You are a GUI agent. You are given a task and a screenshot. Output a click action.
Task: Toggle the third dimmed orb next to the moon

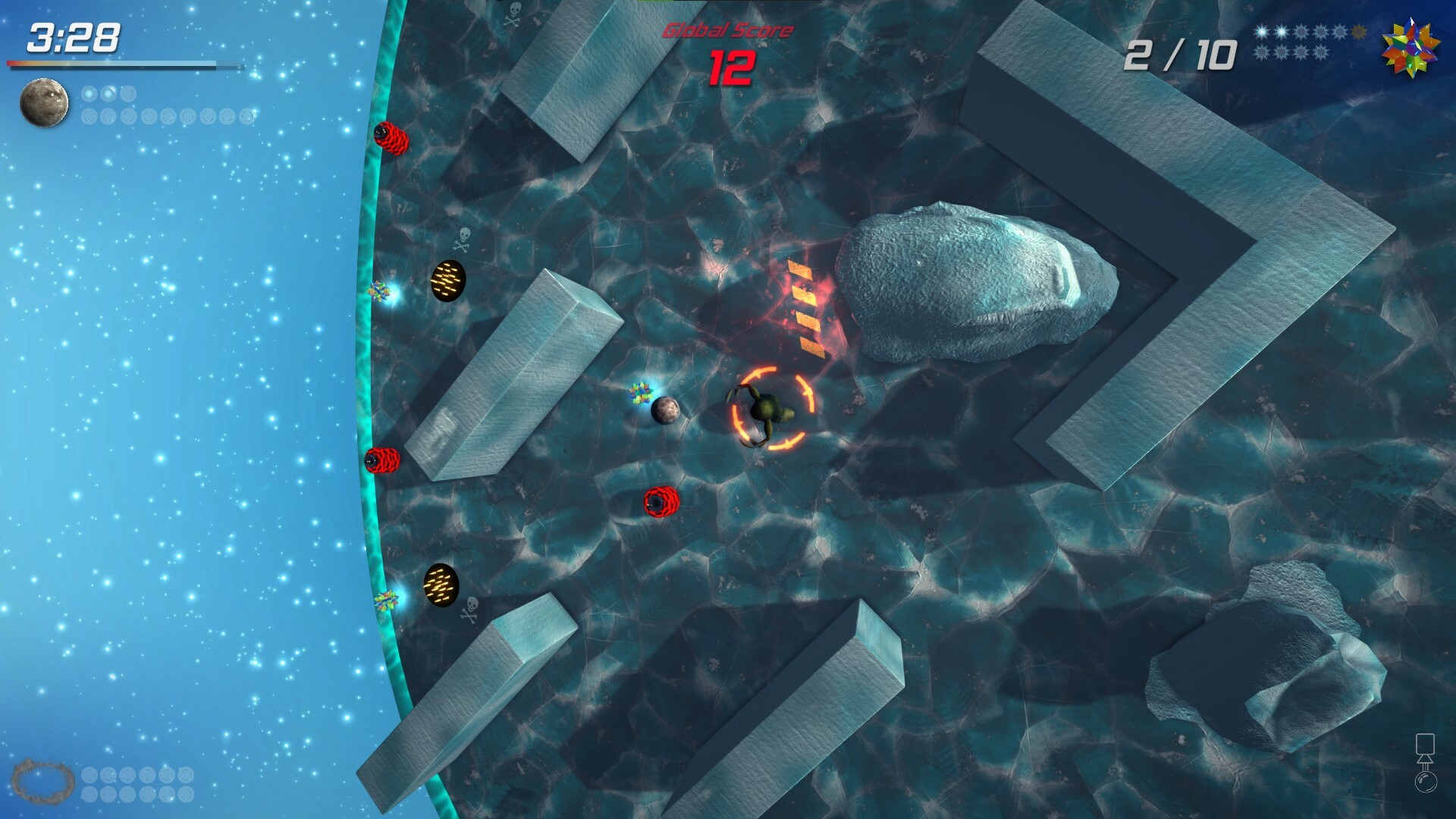pyautogui.click(x=128, y=92)
